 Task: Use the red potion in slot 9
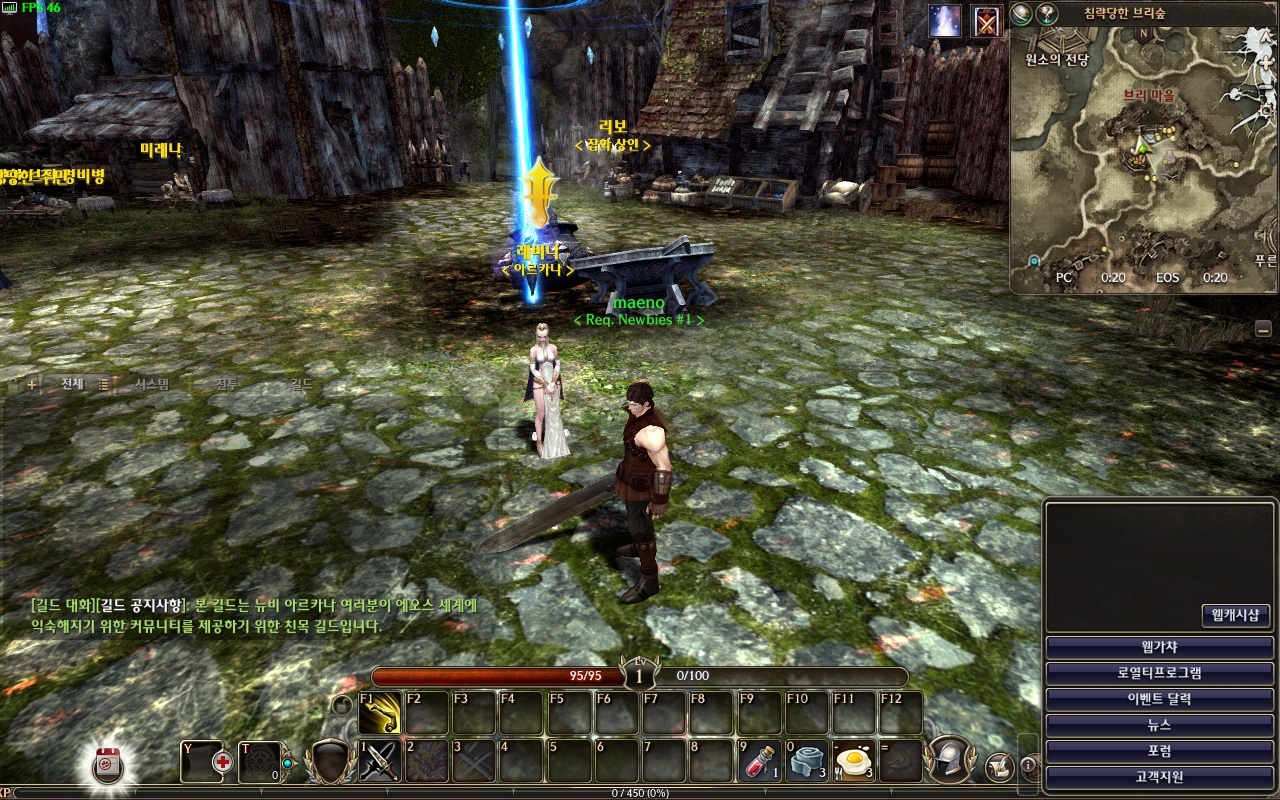click(x=760, y=761)
